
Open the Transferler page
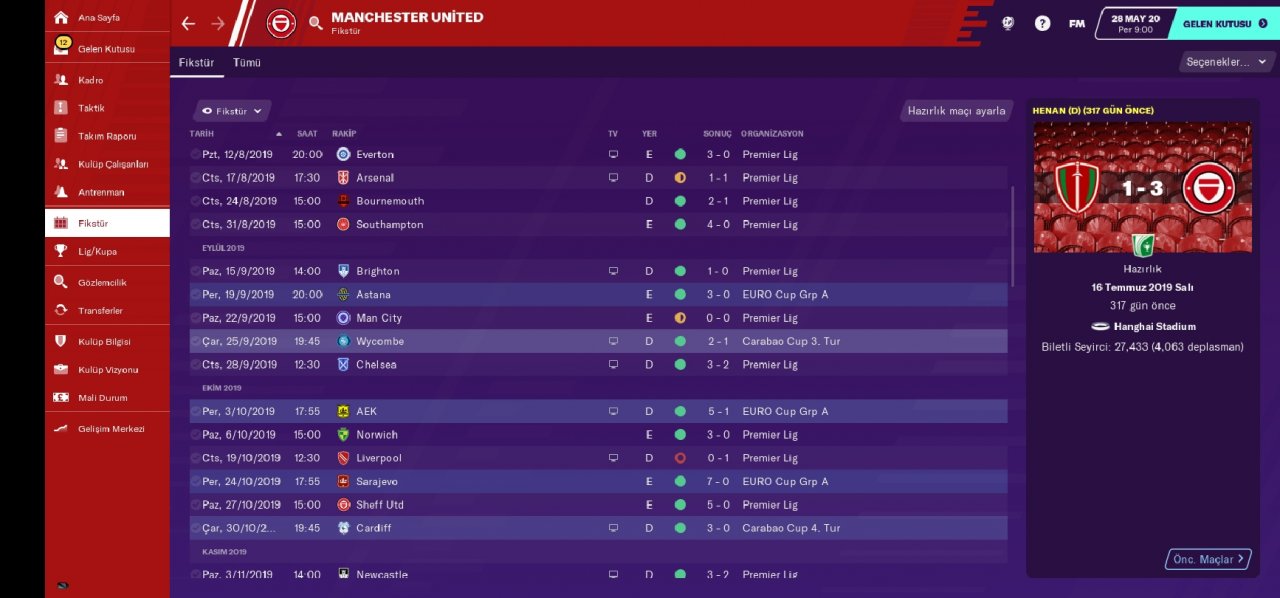(x=100, y=311)
